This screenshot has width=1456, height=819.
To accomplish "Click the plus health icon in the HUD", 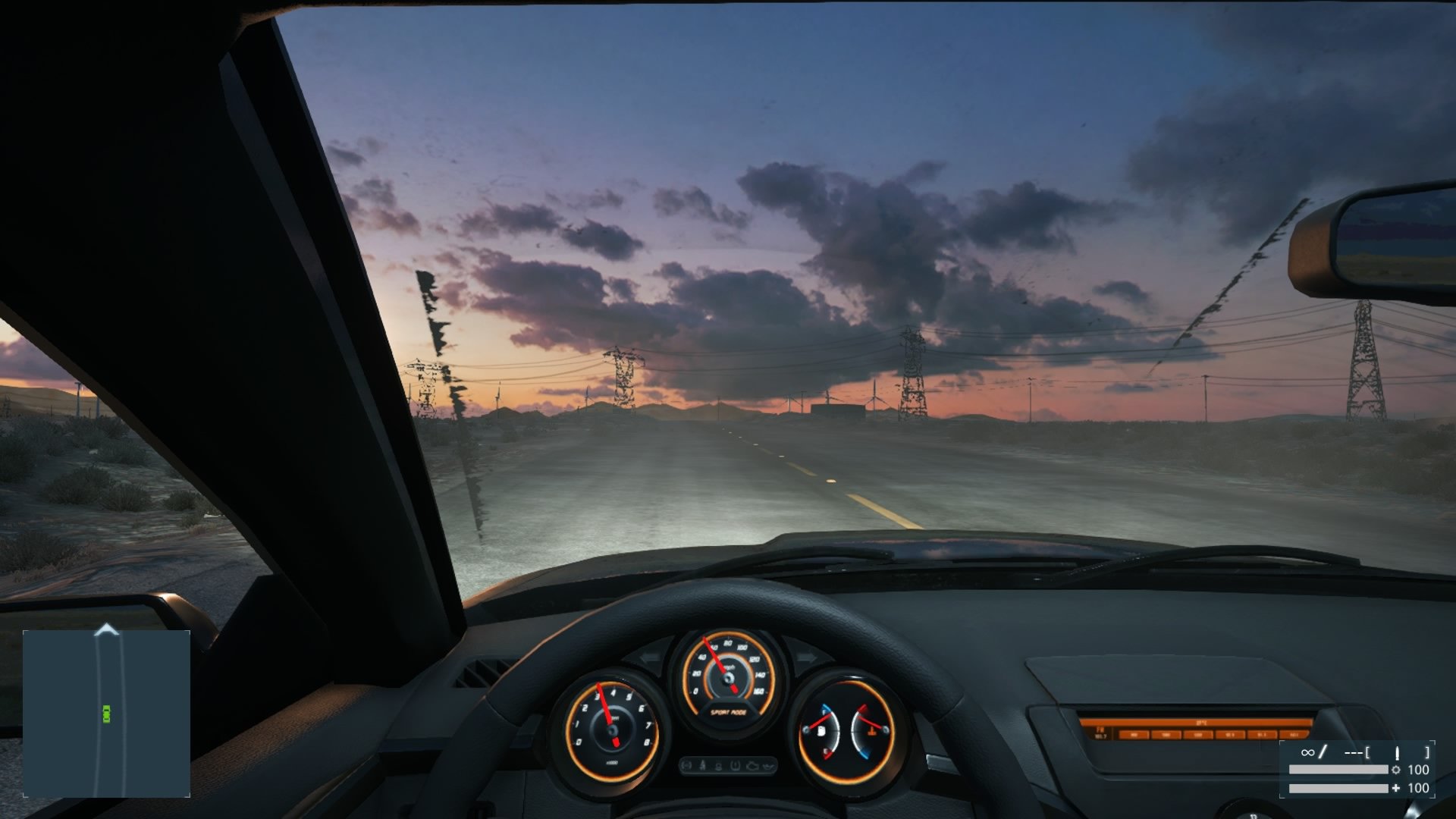I will pyautogui.click(x=1396, y=788).
